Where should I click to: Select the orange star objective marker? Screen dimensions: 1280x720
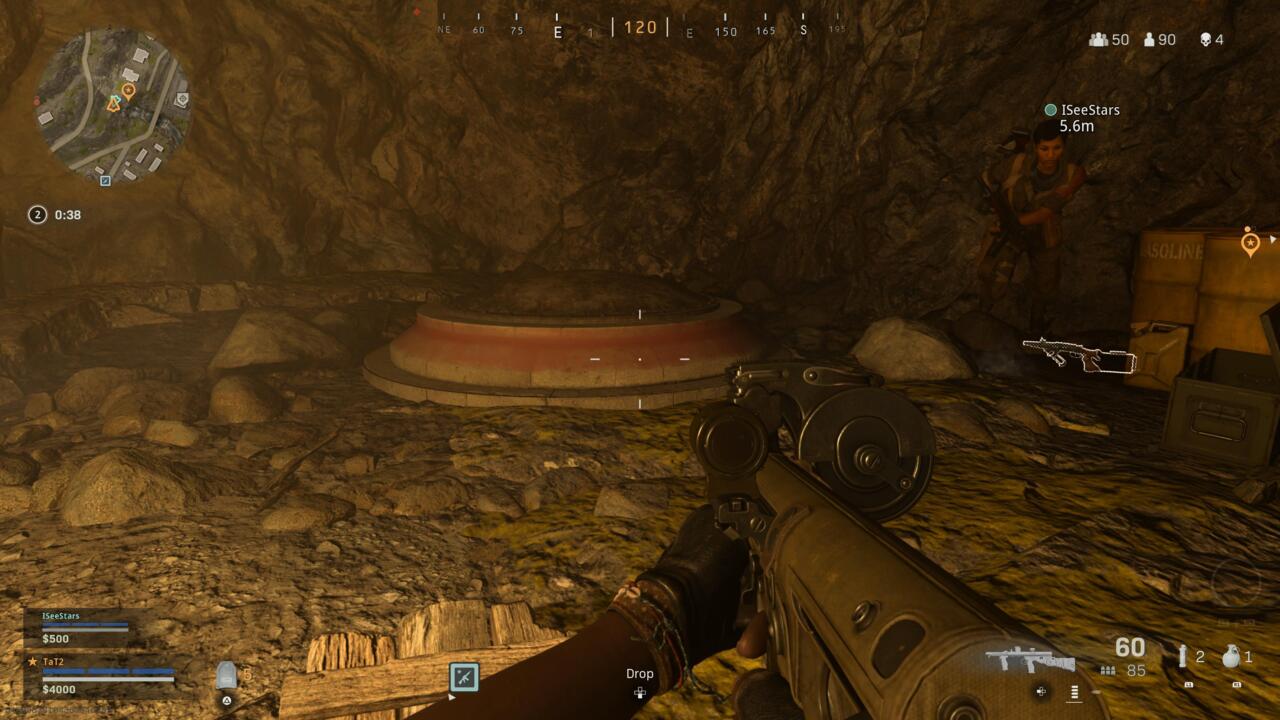(1249, 241)
